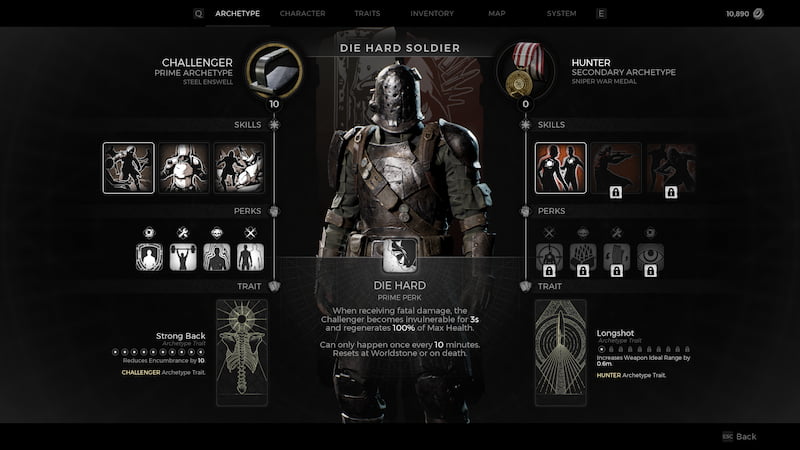Select the locked Hunter eye perk
Viewport: 800px width, 450px height.
tap(650, 257)
